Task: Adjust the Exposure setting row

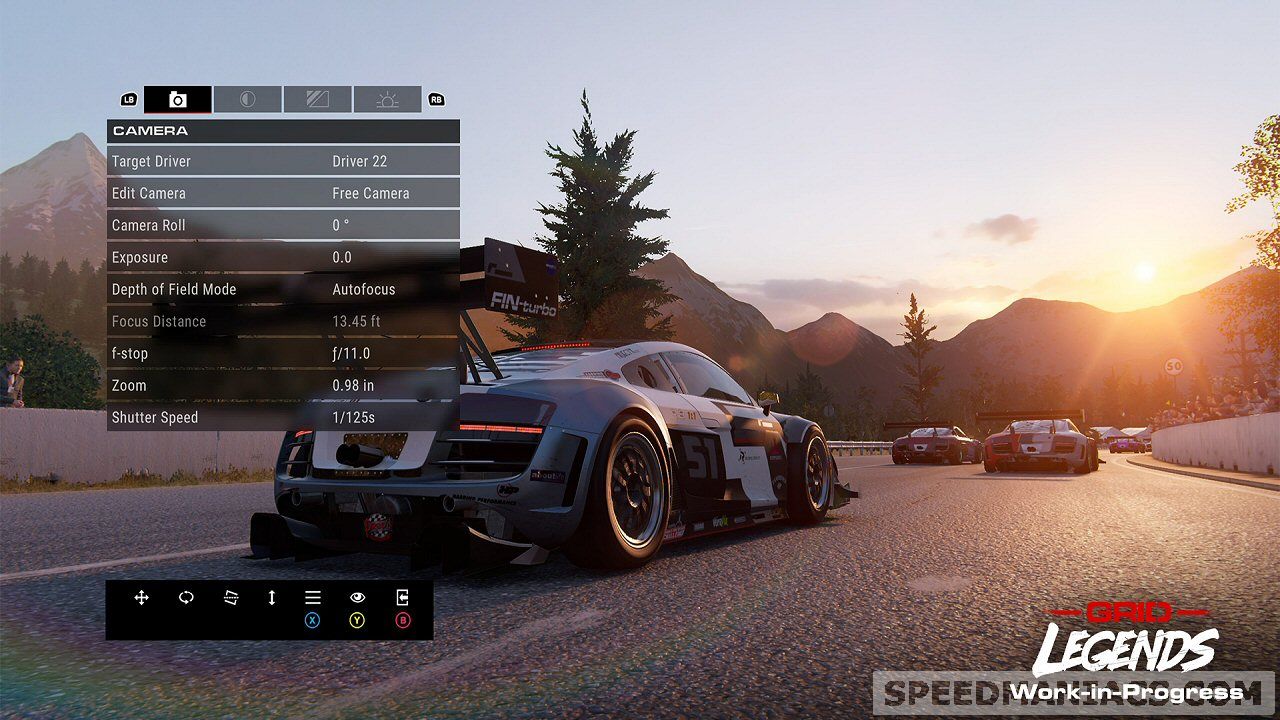Action: [x=283, y=257]
